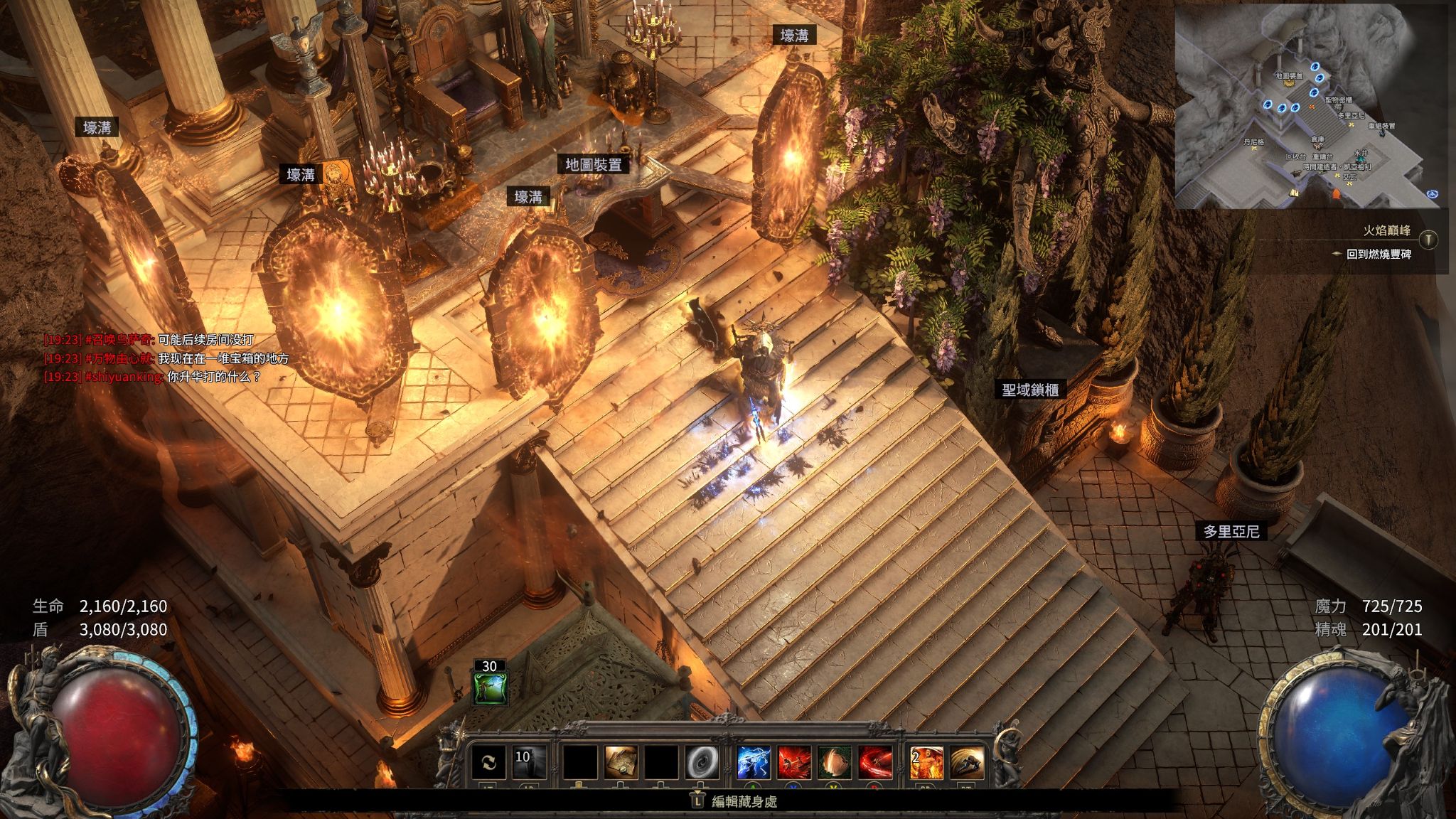Image resolution: width=1456 pixels, height=819 pixels.
Task: Select the treasure map hotbar slot
Action: 621,762
